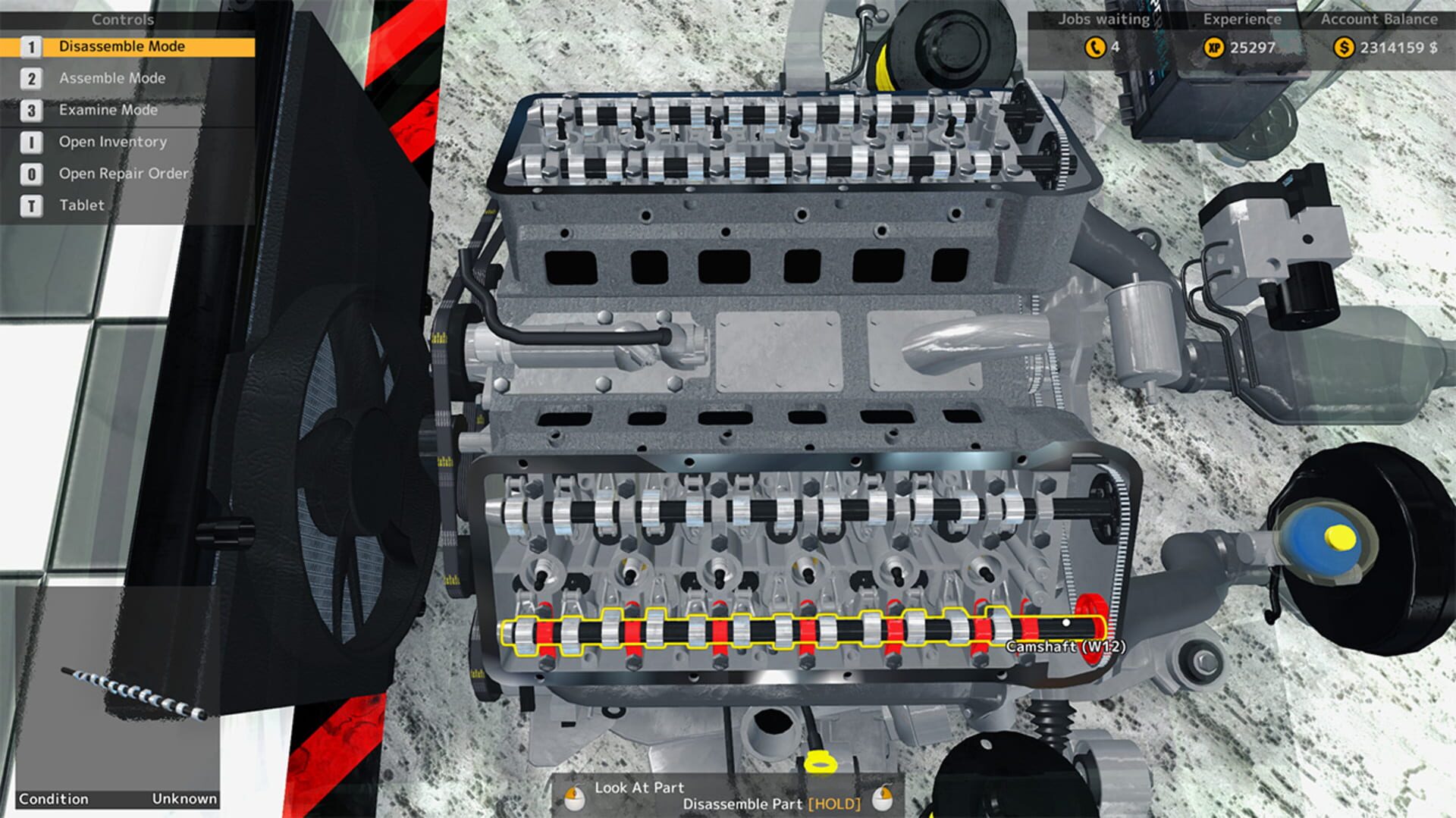Viewport: 1456px width, 818px height.
Task: Click the gold coin icon for Account Balance
Action: (x=1345, y=47)
